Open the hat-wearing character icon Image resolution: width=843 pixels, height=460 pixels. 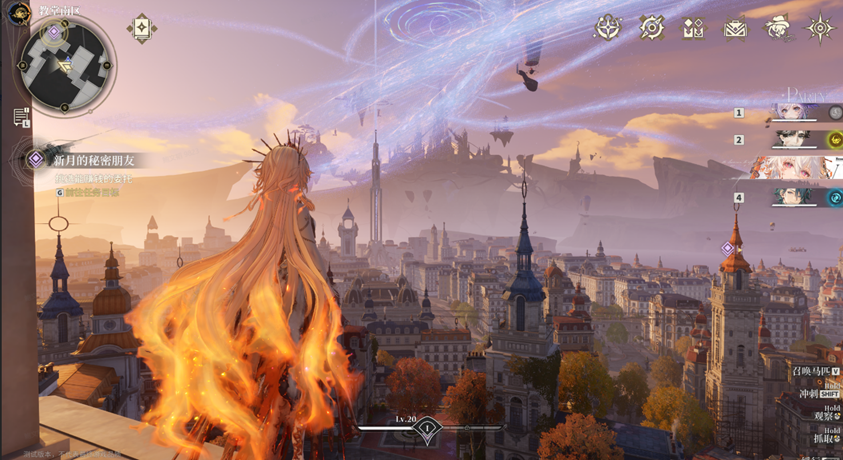click(777, 28)
